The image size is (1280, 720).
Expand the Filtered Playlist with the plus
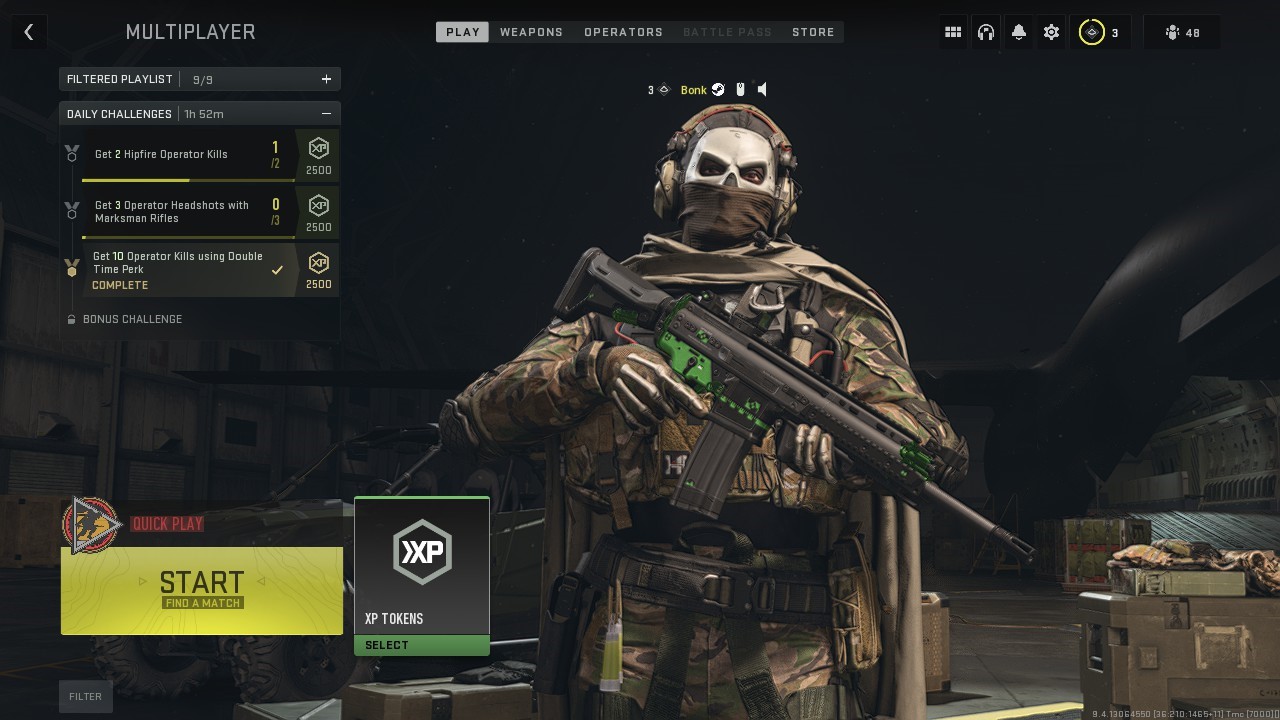coord(326,78)
